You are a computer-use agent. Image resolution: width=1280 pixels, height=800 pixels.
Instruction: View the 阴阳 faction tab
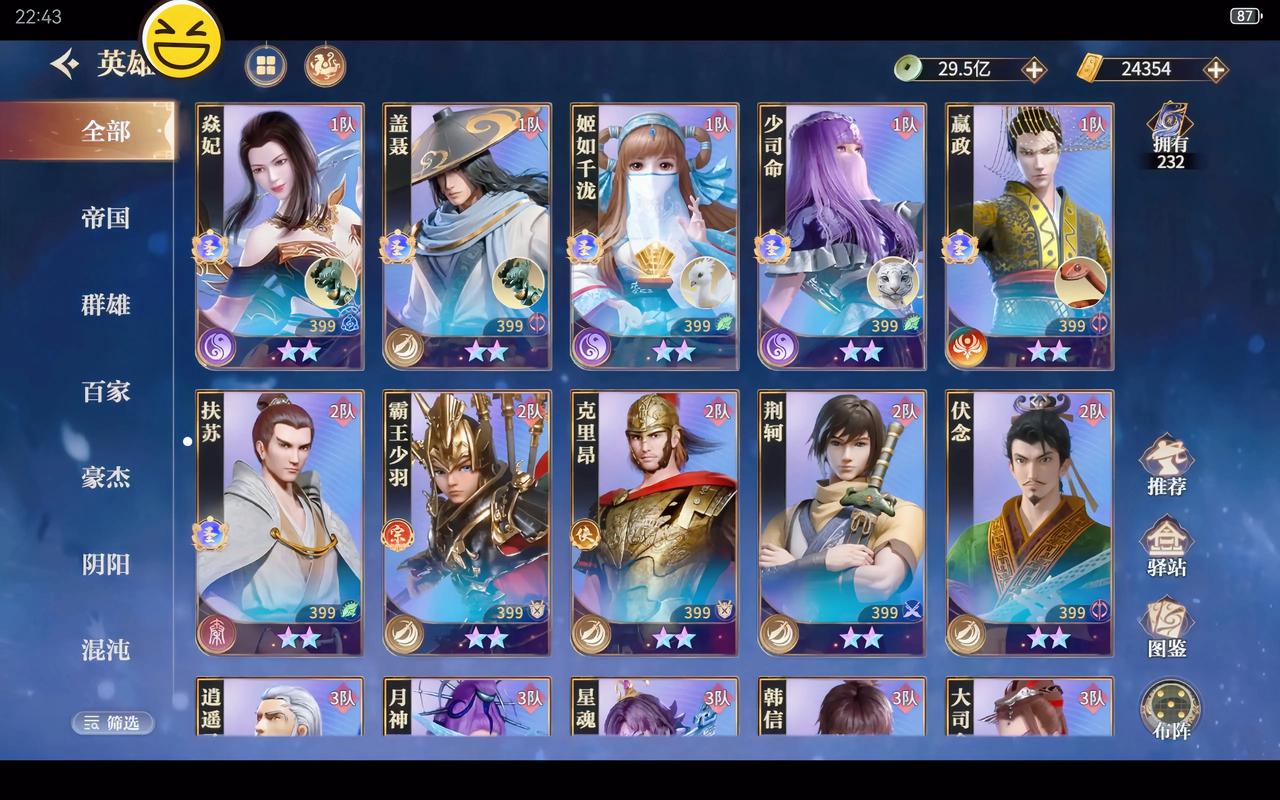pyautogui.click(x=105, y=564)
